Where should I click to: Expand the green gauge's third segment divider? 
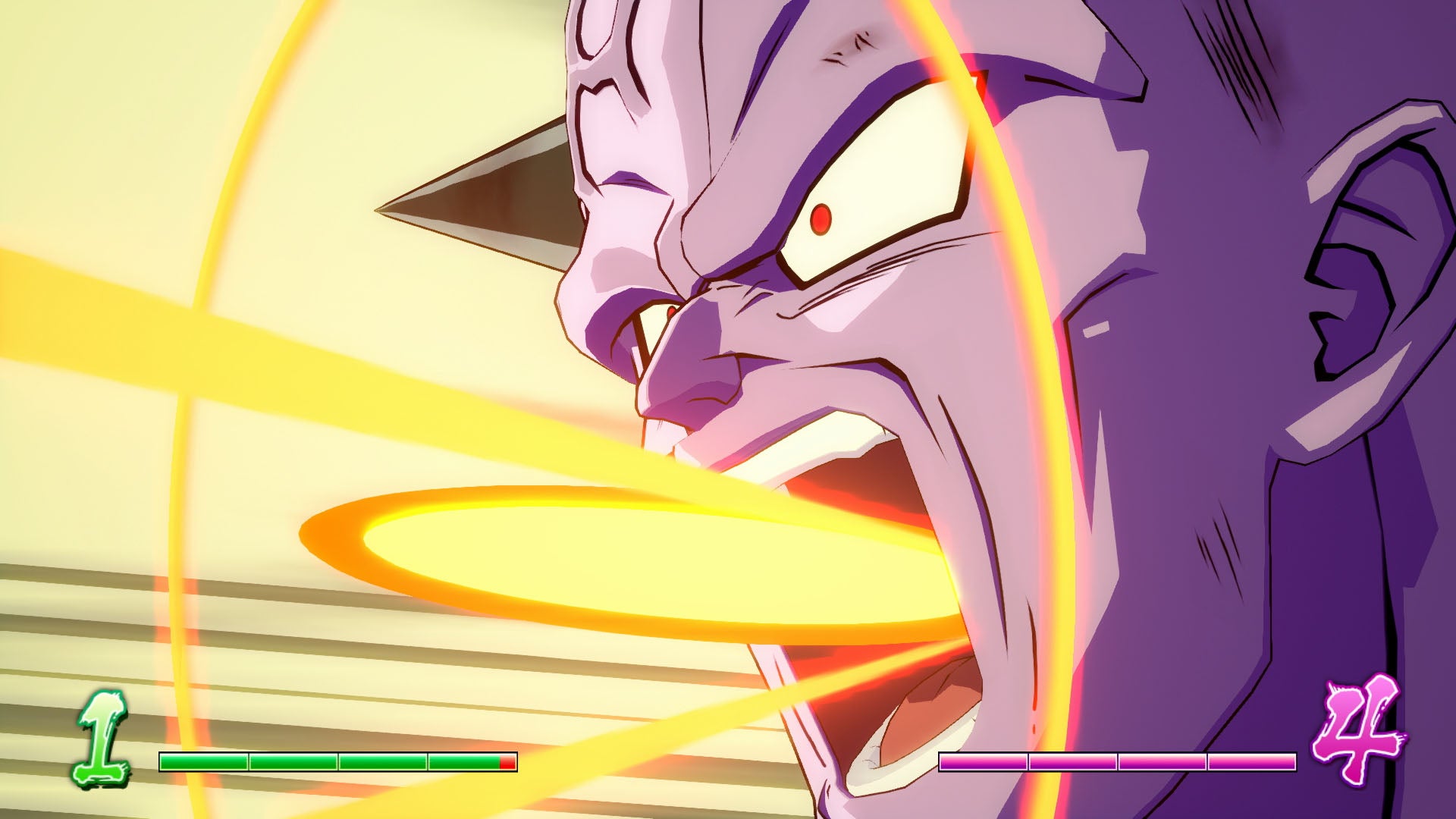point(427,761)
